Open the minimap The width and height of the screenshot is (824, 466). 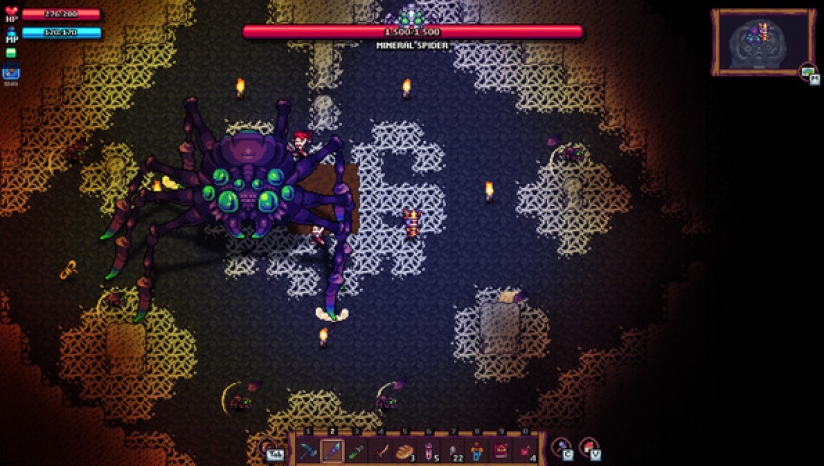pyautogui.click(x=762, y=41)
